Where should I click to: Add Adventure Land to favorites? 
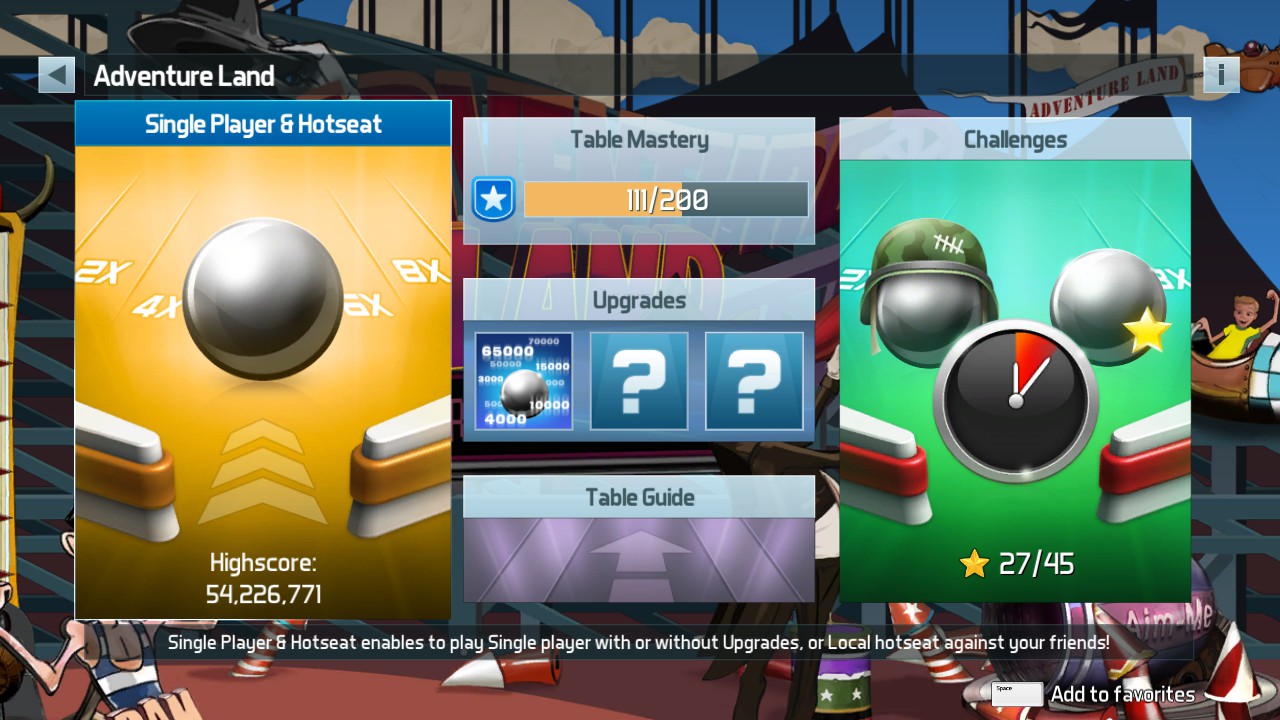tap(1094, 694)
